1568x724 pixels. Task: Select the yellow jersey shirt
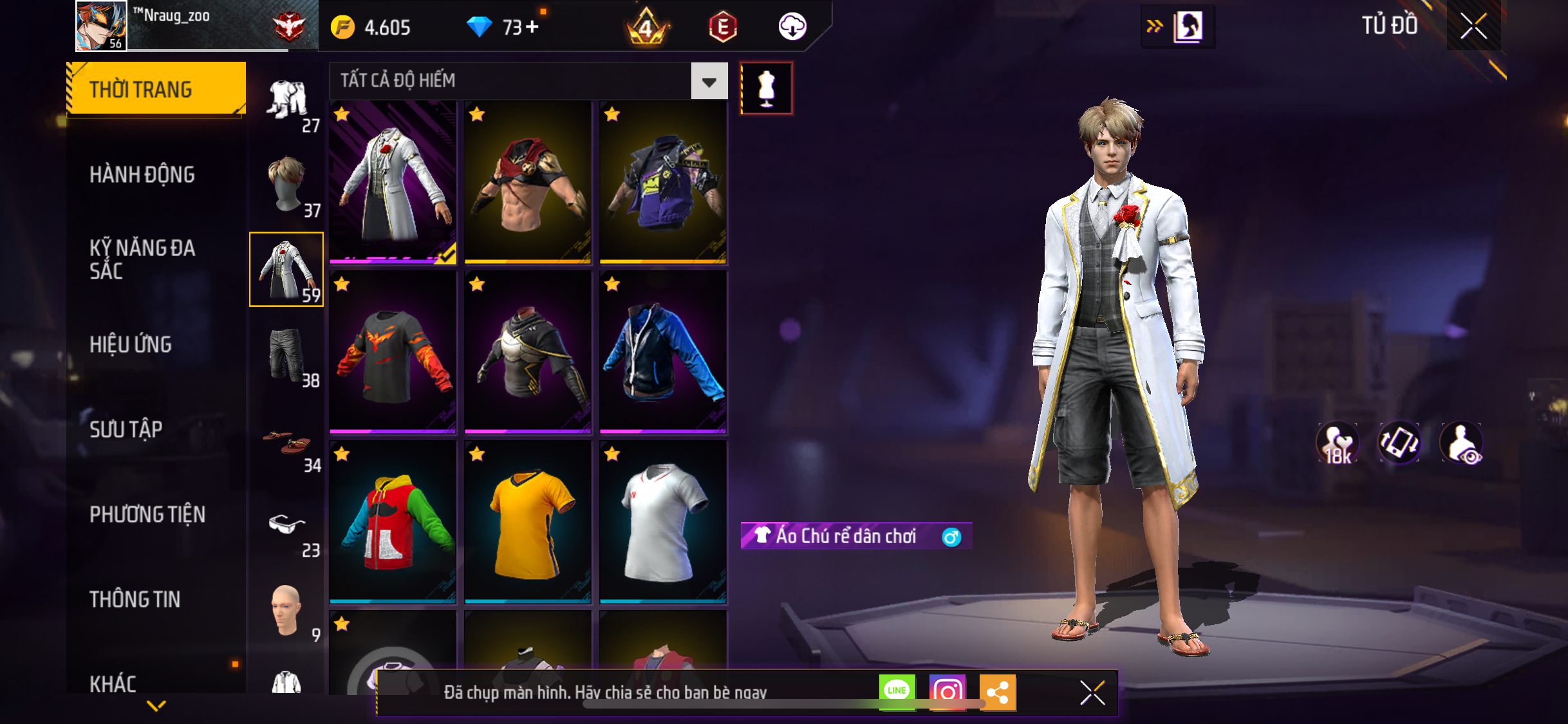(x=528, y=522)
